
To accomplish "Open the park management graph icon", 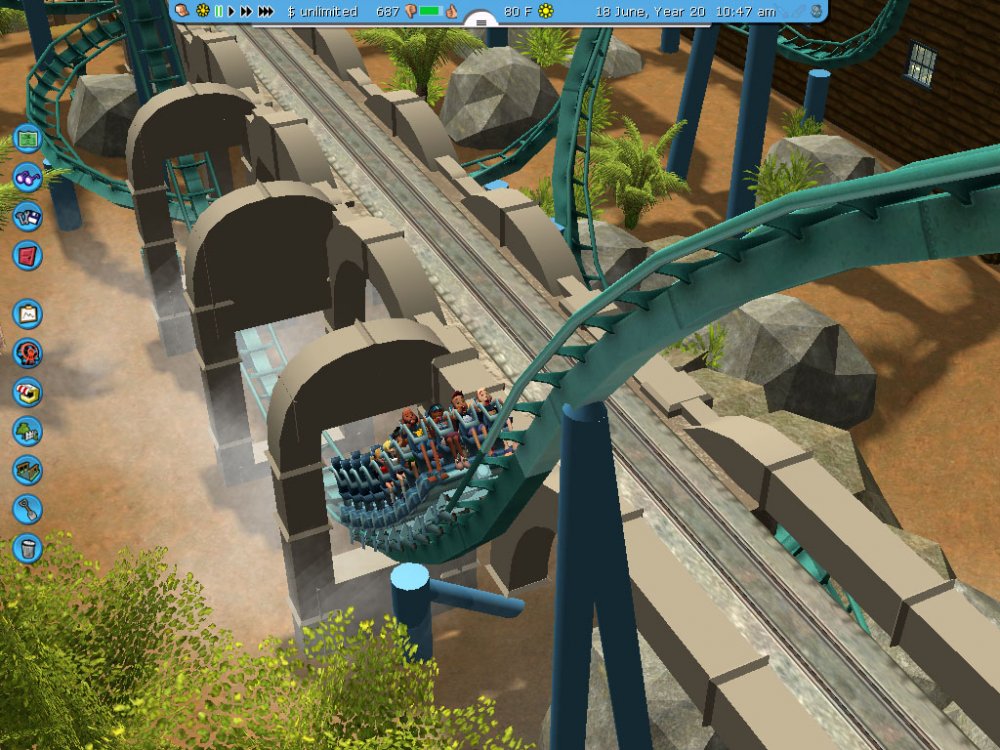I will click(27, 314).
